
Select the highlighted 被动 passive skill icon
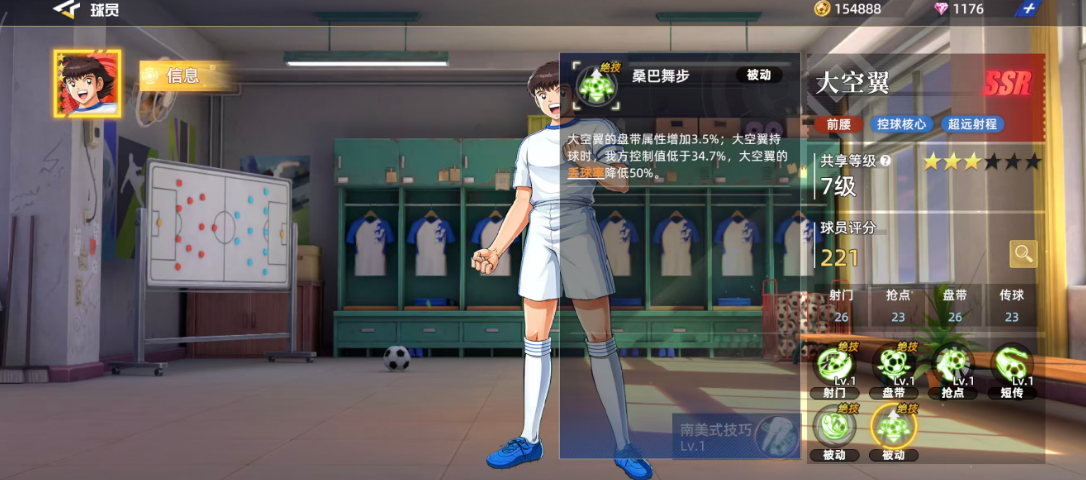(893, 428)
